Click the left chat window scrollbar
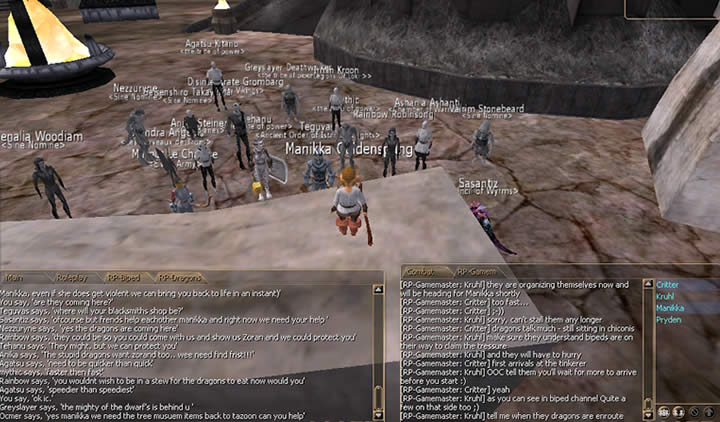This screenshot has height=422, width=720. pyautogui.click(x=377, y=350)
